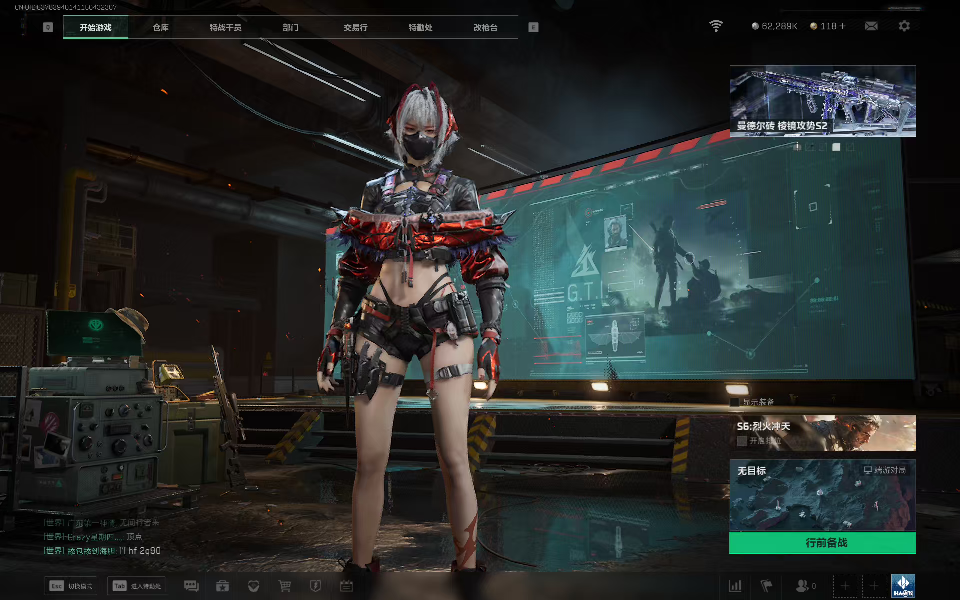Click the blue operator avatar tile

pyautogui.click(x=903, y=586)
